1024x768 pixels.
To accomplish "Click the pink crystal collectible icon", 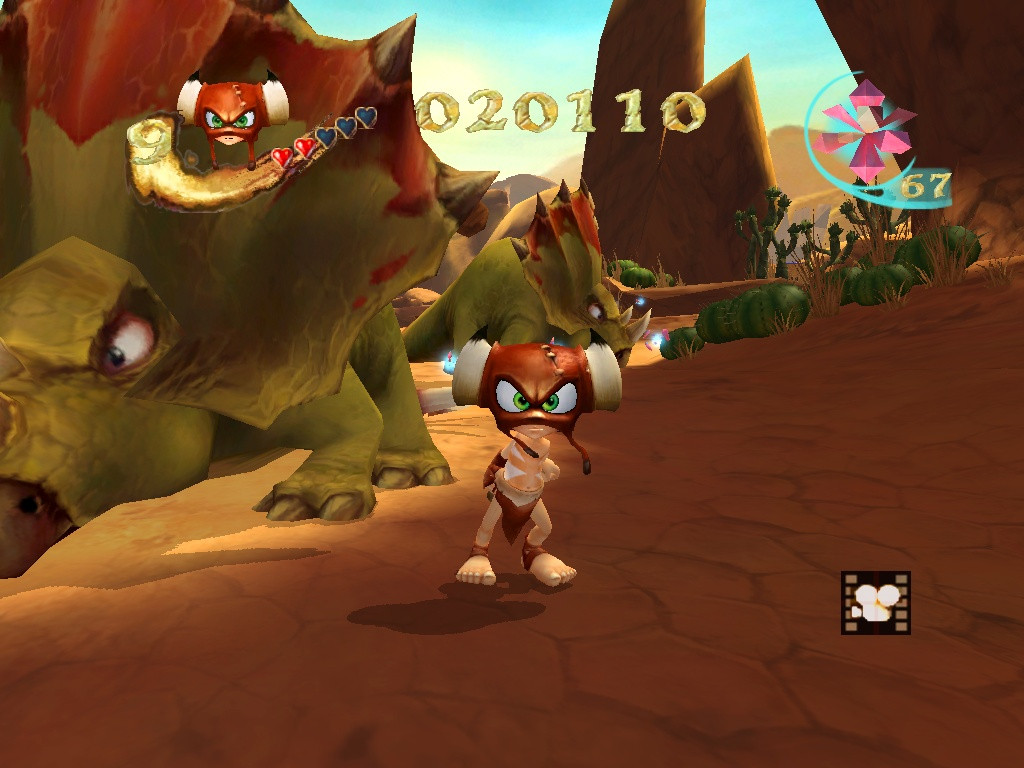I will point(866,132).
